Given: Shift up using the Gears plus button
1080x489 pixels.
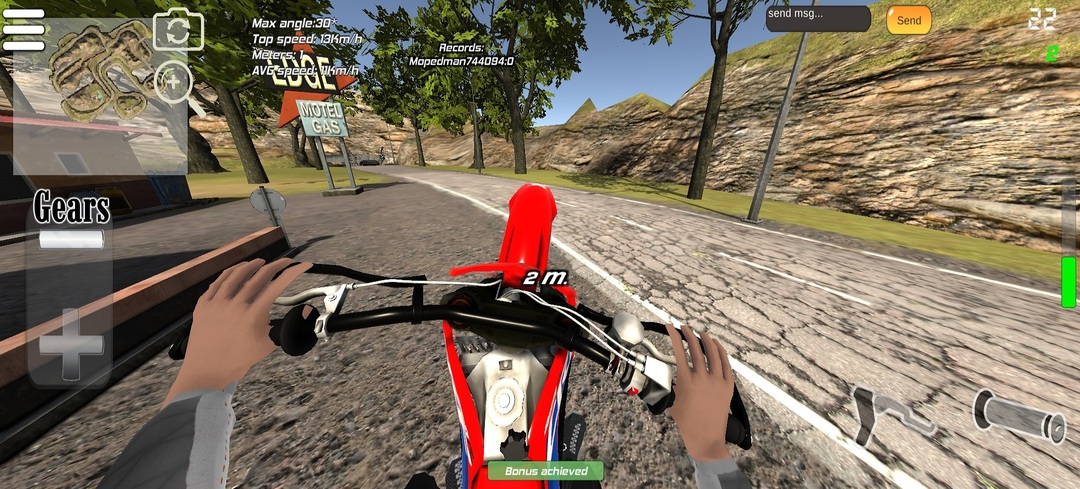Looking at the screenshot, I should tap(71, 344).
